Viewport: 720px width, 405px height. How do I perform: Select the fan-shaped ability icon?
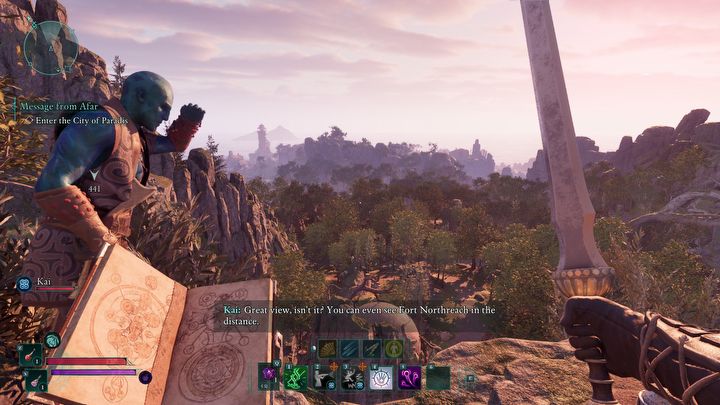[325, 348]
